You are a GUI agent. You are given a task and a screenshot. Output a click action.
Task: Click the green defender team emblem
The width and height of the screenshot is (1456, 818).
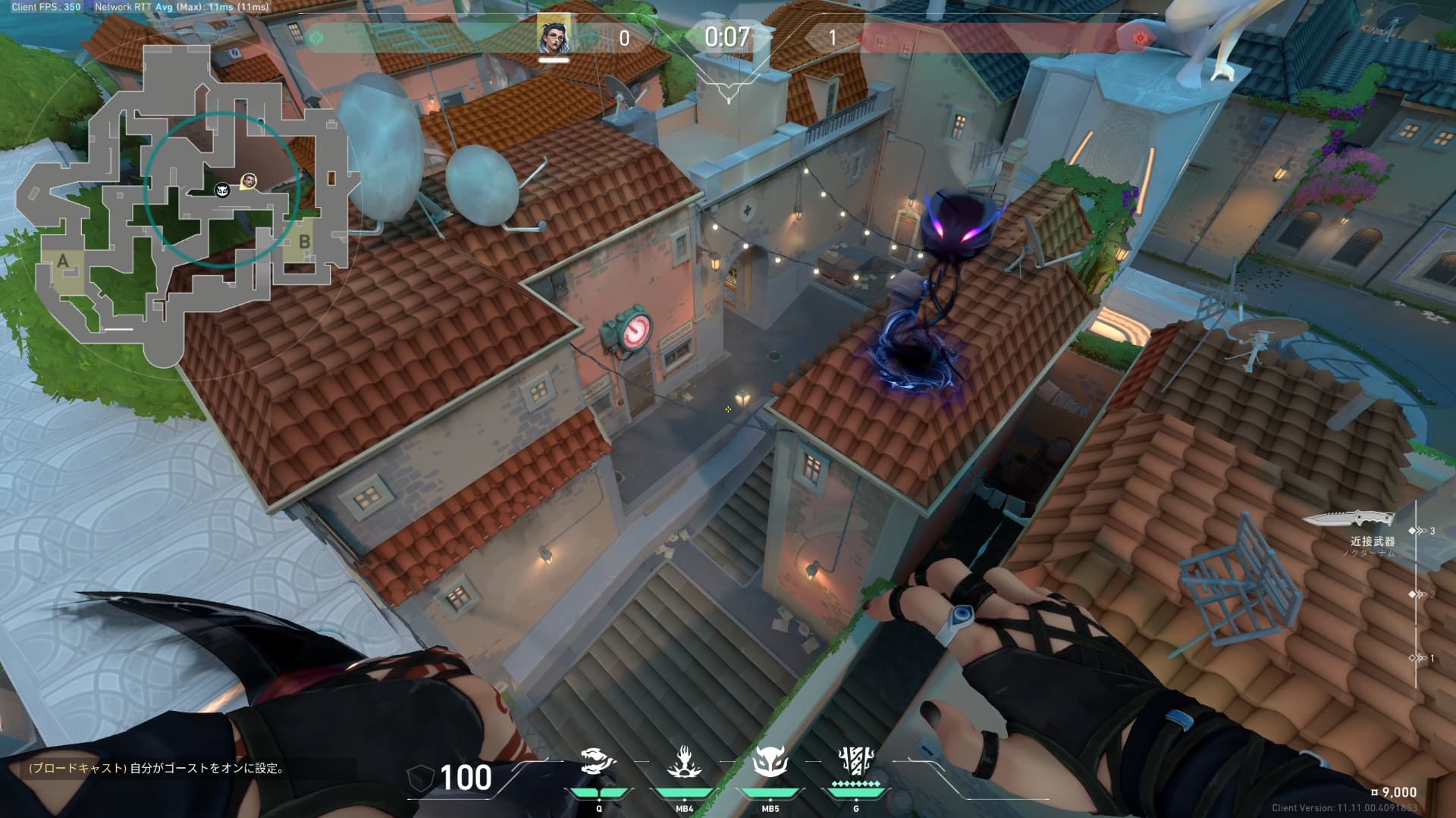tap(315, 37)
